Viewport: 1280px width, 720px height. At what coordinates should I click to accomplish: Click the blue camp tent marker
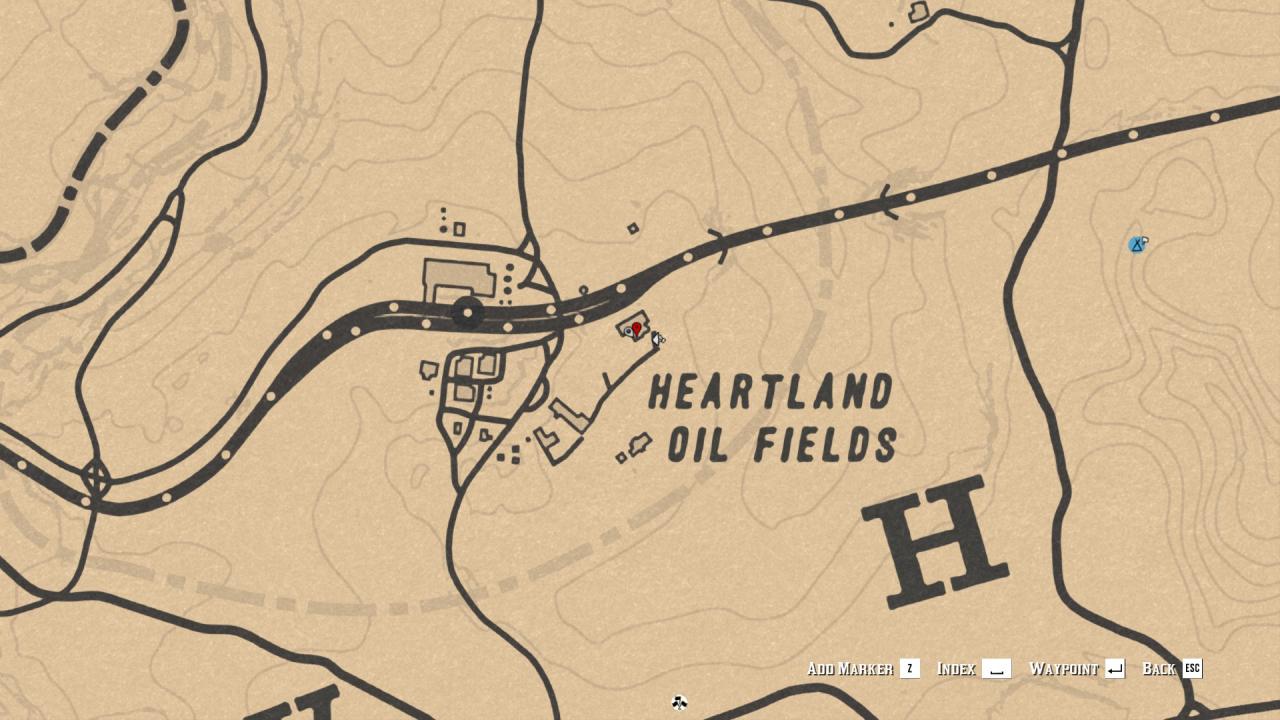1136,245
